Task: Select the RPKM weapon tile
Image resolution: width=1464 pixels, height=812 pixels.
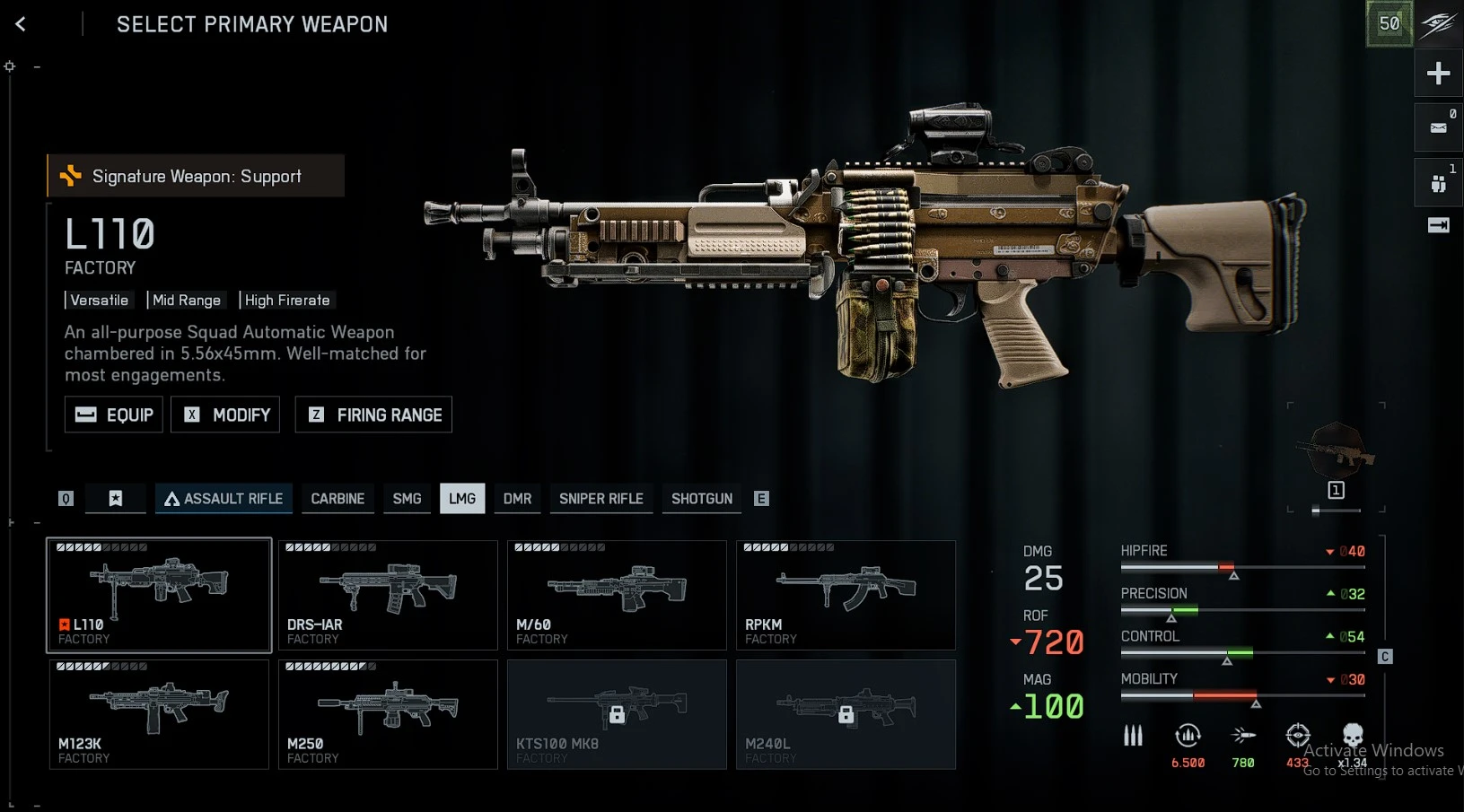Action: click(x=846, y=595)
